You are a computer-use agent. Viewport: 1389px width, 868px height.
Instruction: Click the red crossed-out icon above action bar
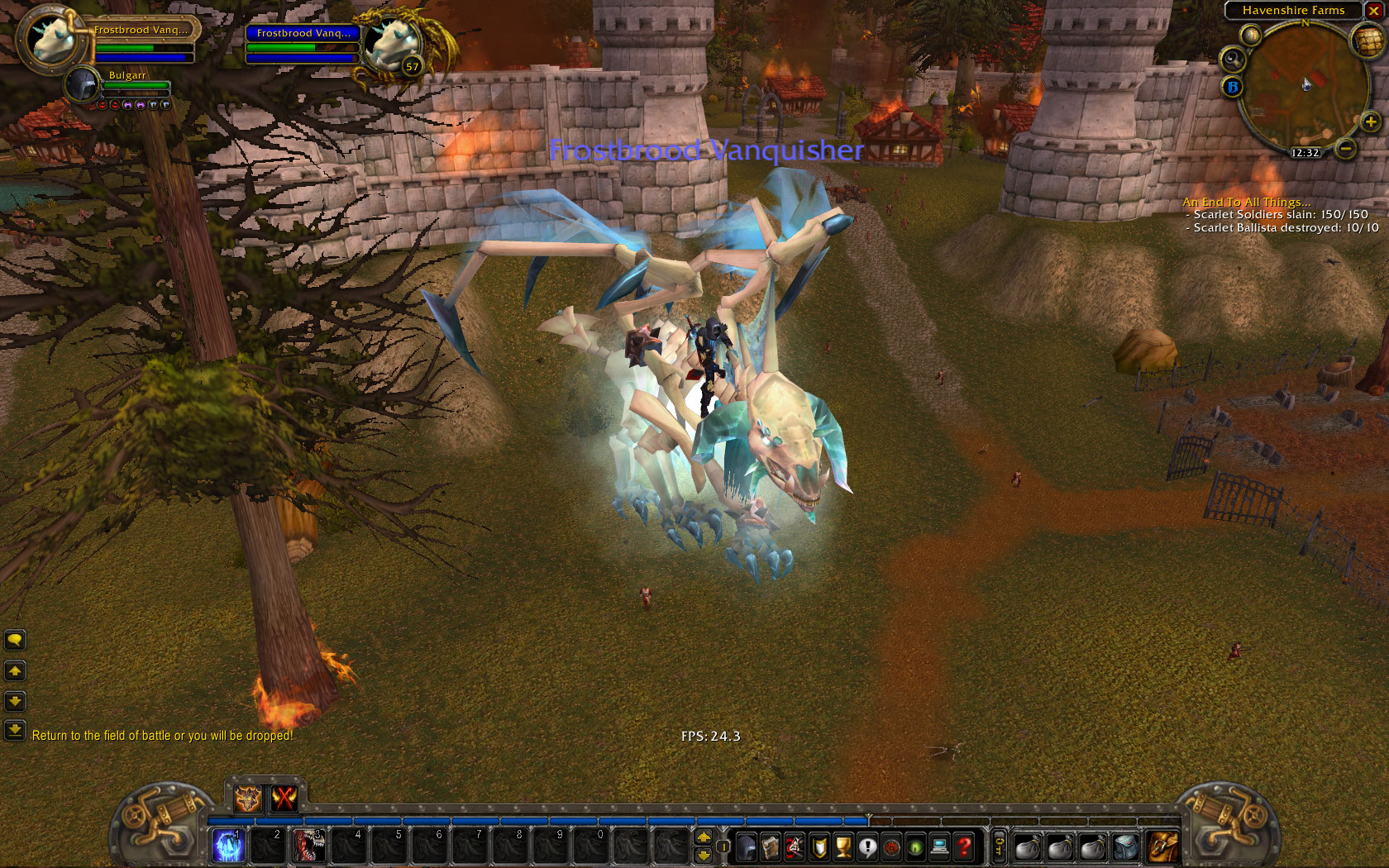[284, 798]
